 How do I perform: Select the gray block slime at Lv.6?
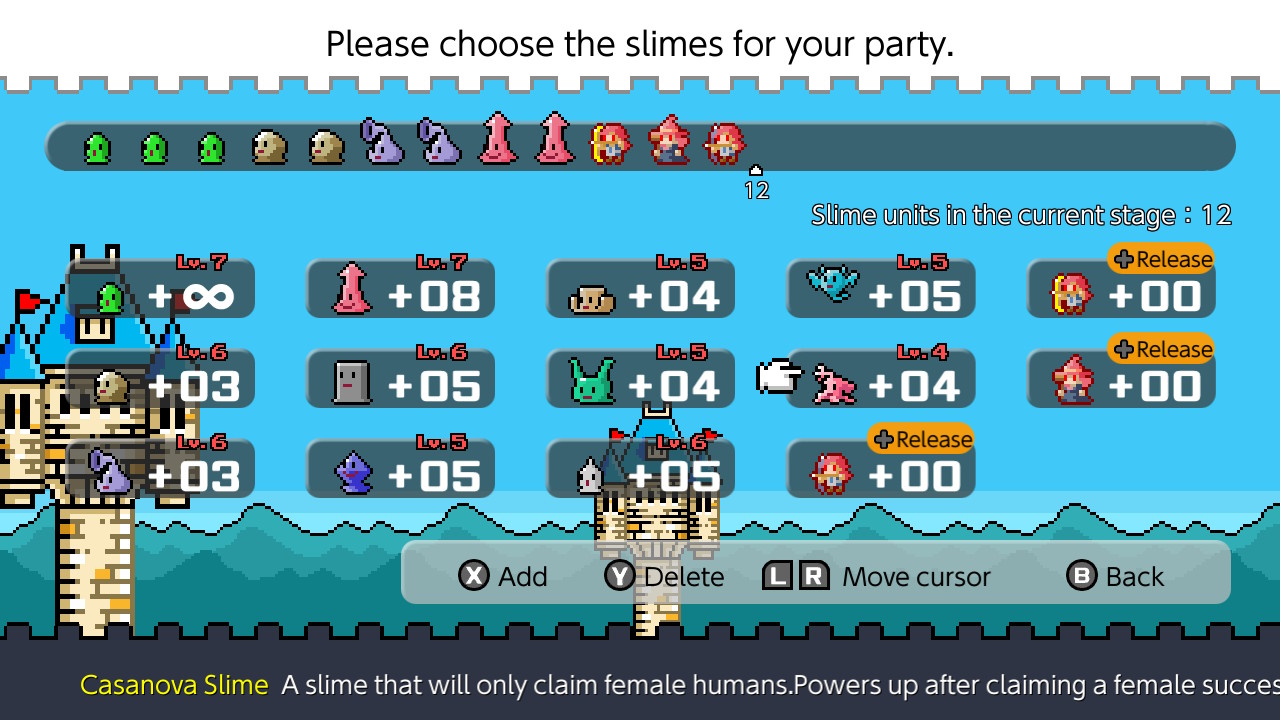tap(400, 380)
